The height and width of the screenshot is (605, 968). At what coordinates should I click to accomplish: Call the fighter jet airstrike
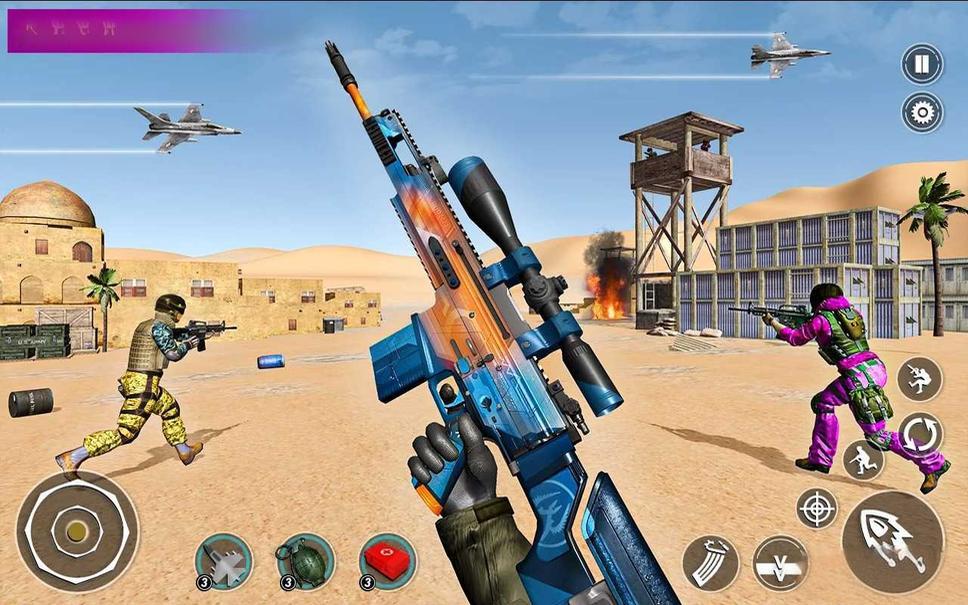point(224,562)
